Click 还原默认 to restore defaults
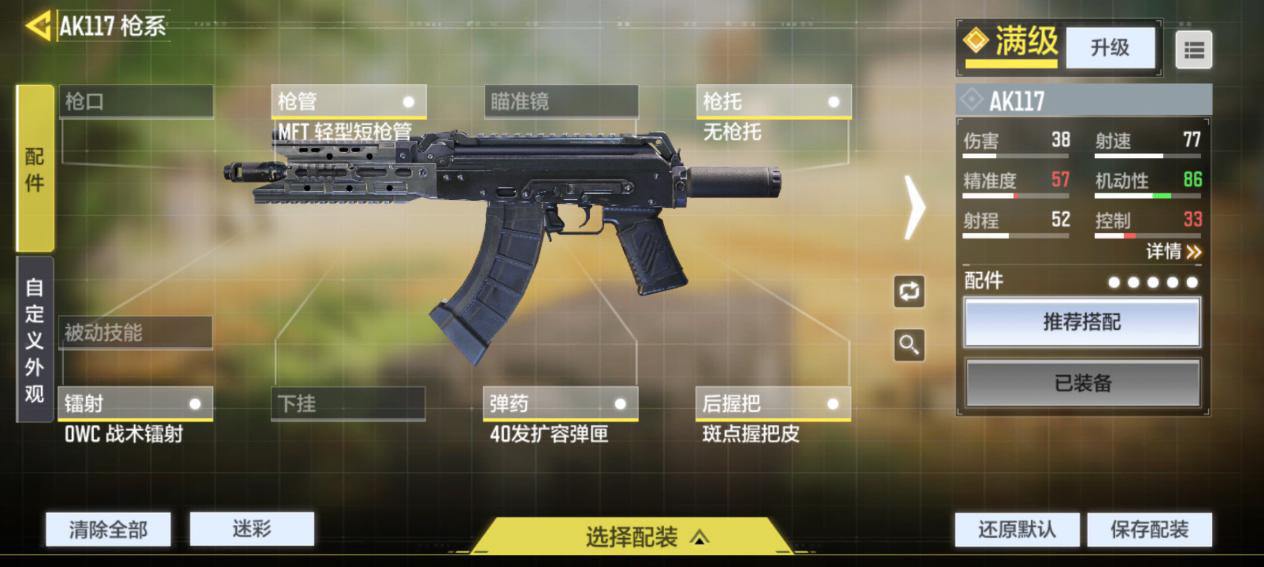 click(1017, 529)
